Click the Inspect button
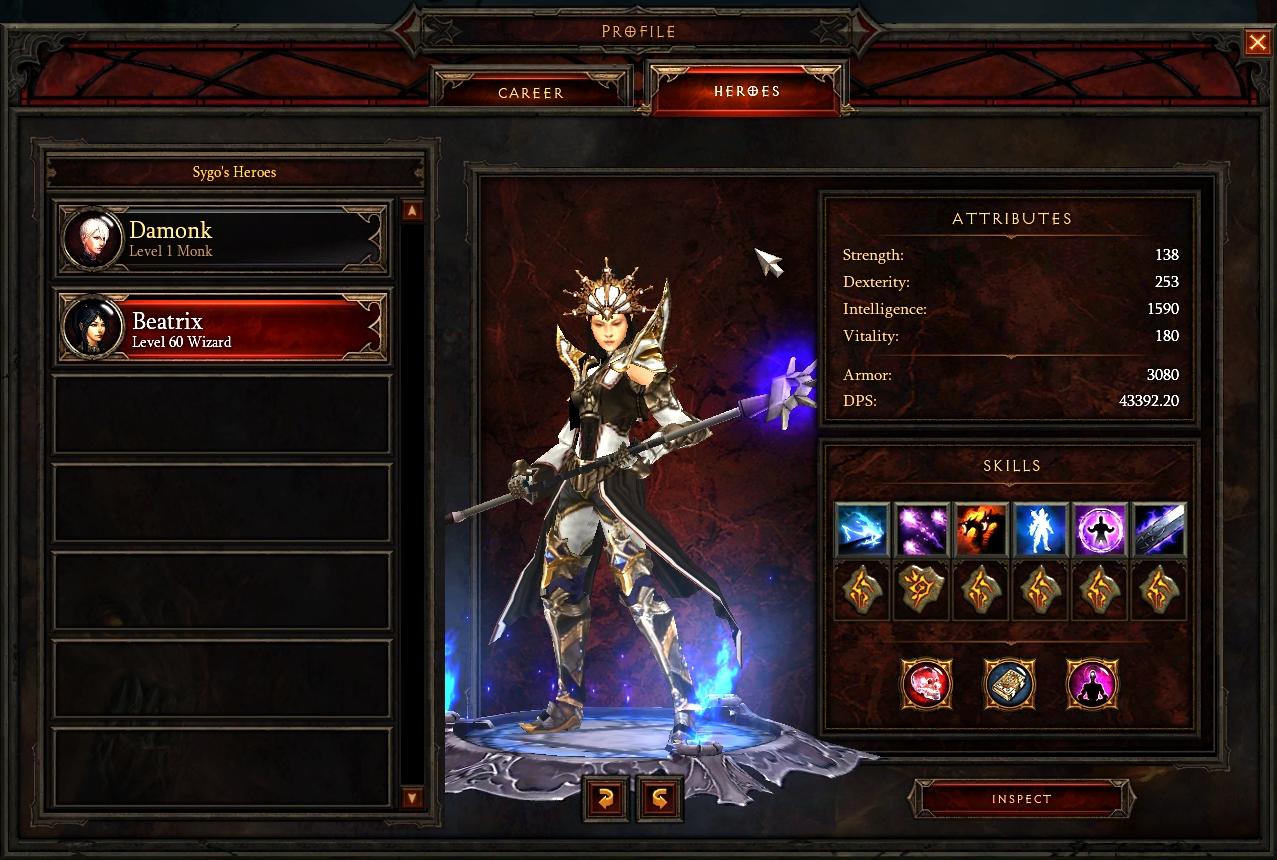1277x860 pixels. coord(1021,799)
